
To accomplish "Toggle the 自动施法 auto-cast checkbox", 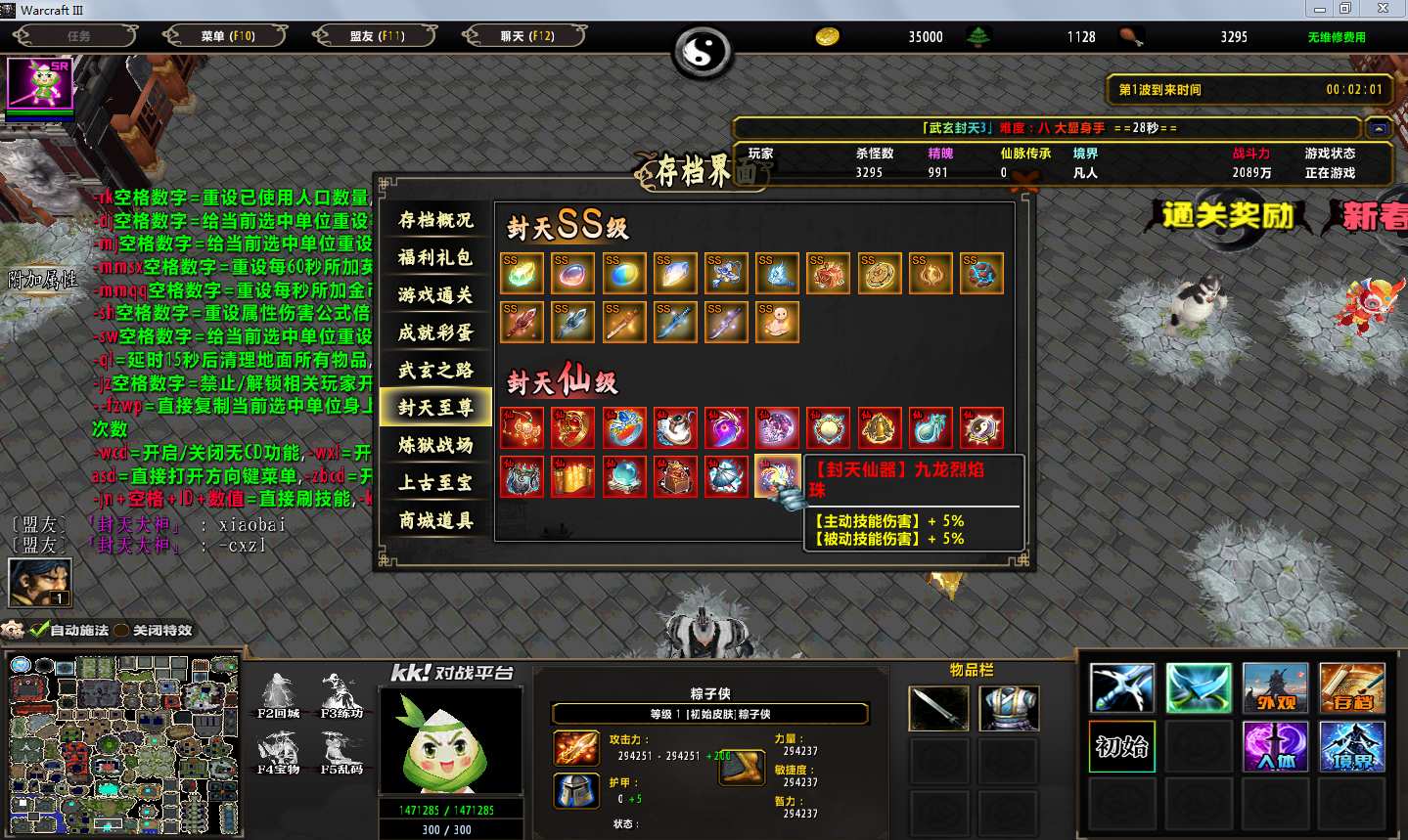I will 40,630.
